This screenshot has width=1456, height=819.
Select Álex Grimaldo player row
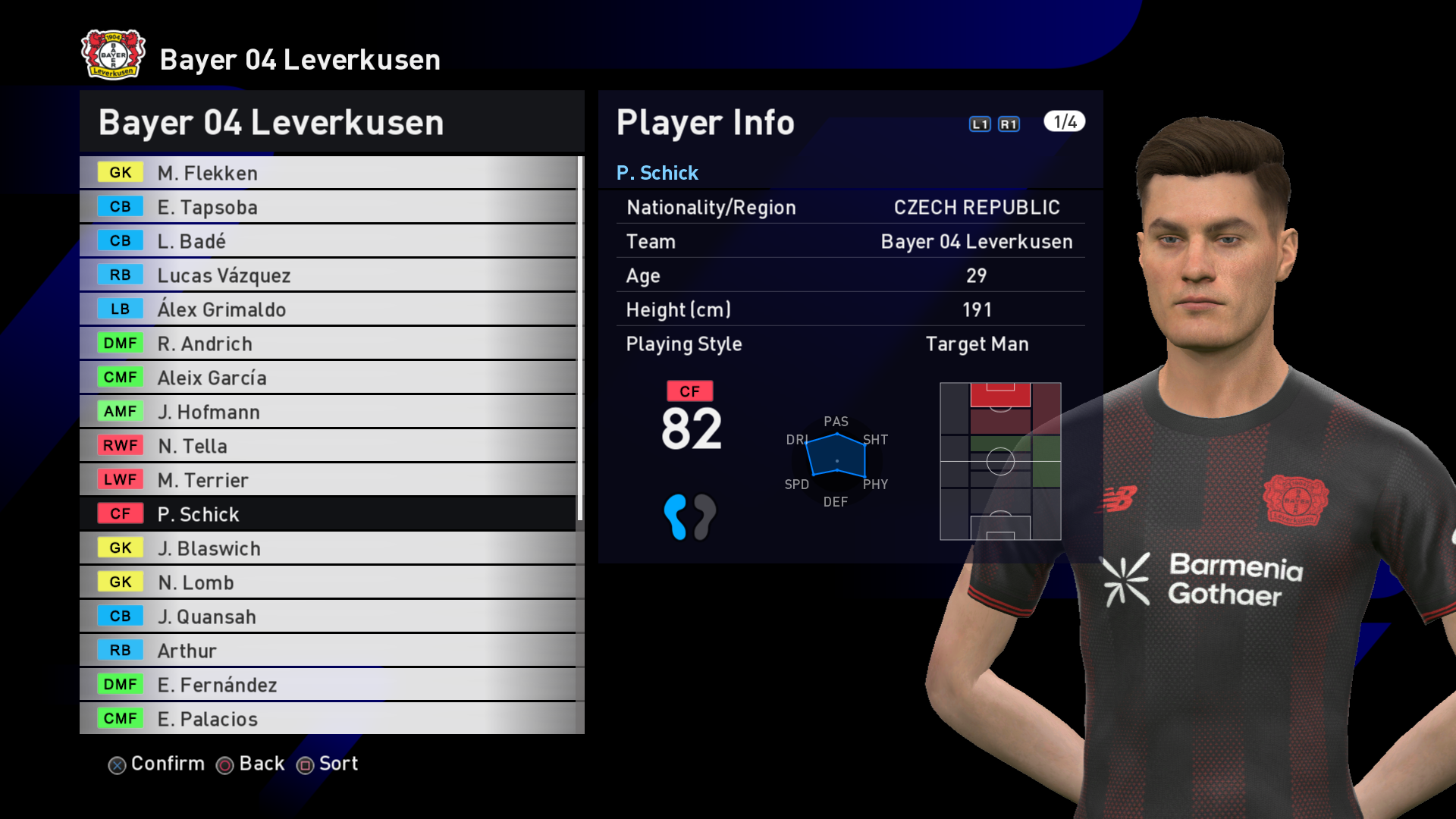click(x=328, y=309)
